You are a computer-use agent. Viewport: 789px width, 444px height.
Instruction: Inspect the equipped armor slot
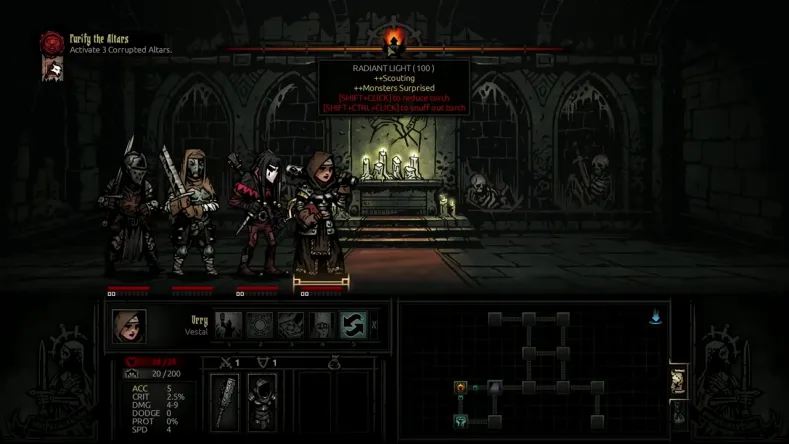pos(261,401)
